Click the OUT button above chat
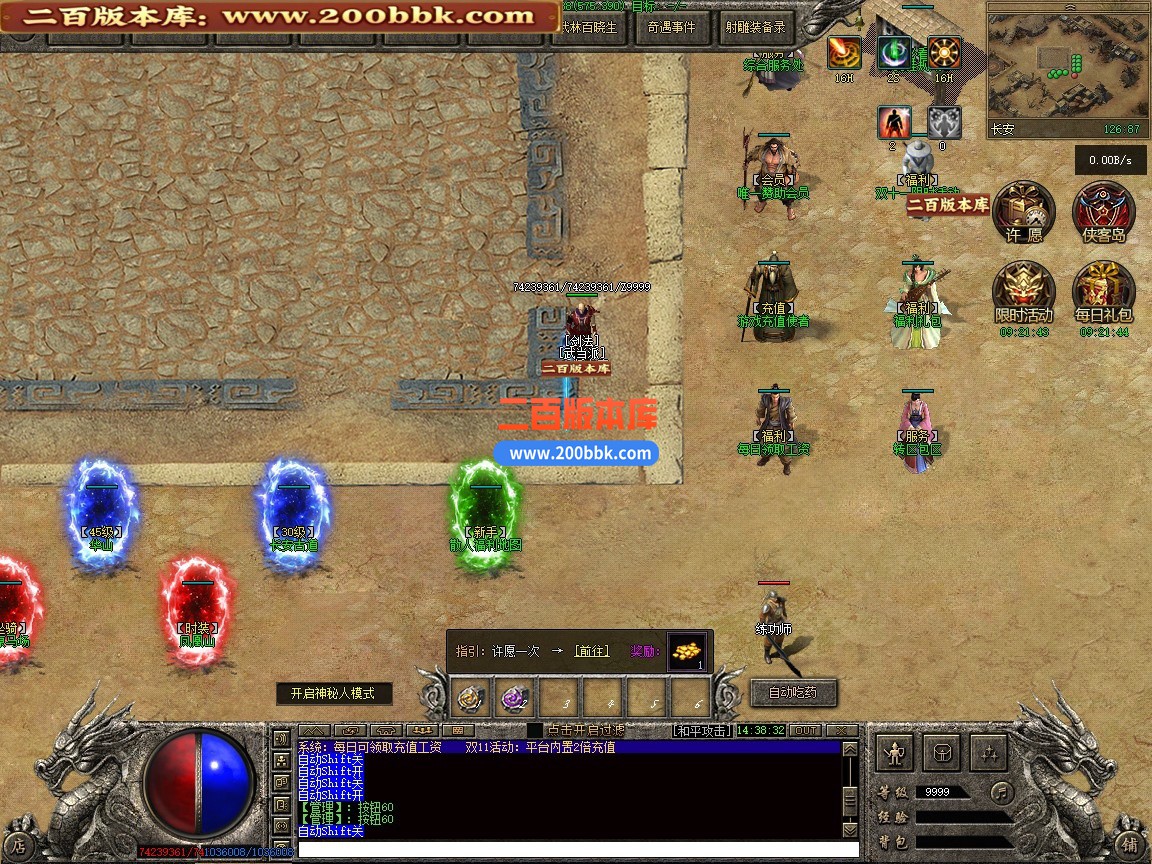The image size is (1152, 864). tap(805, 731)
